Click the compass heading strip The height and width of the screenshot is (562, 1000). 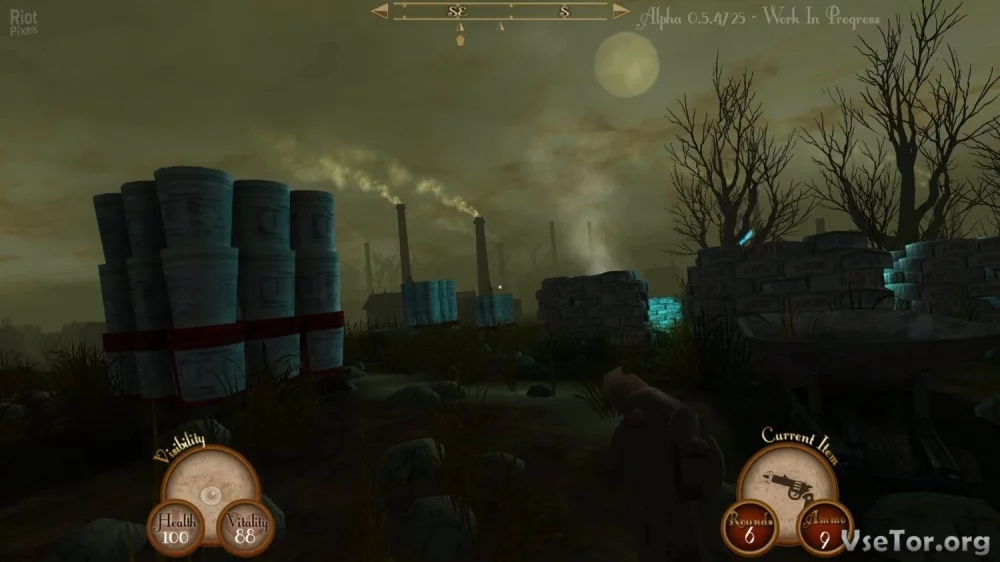500,12
